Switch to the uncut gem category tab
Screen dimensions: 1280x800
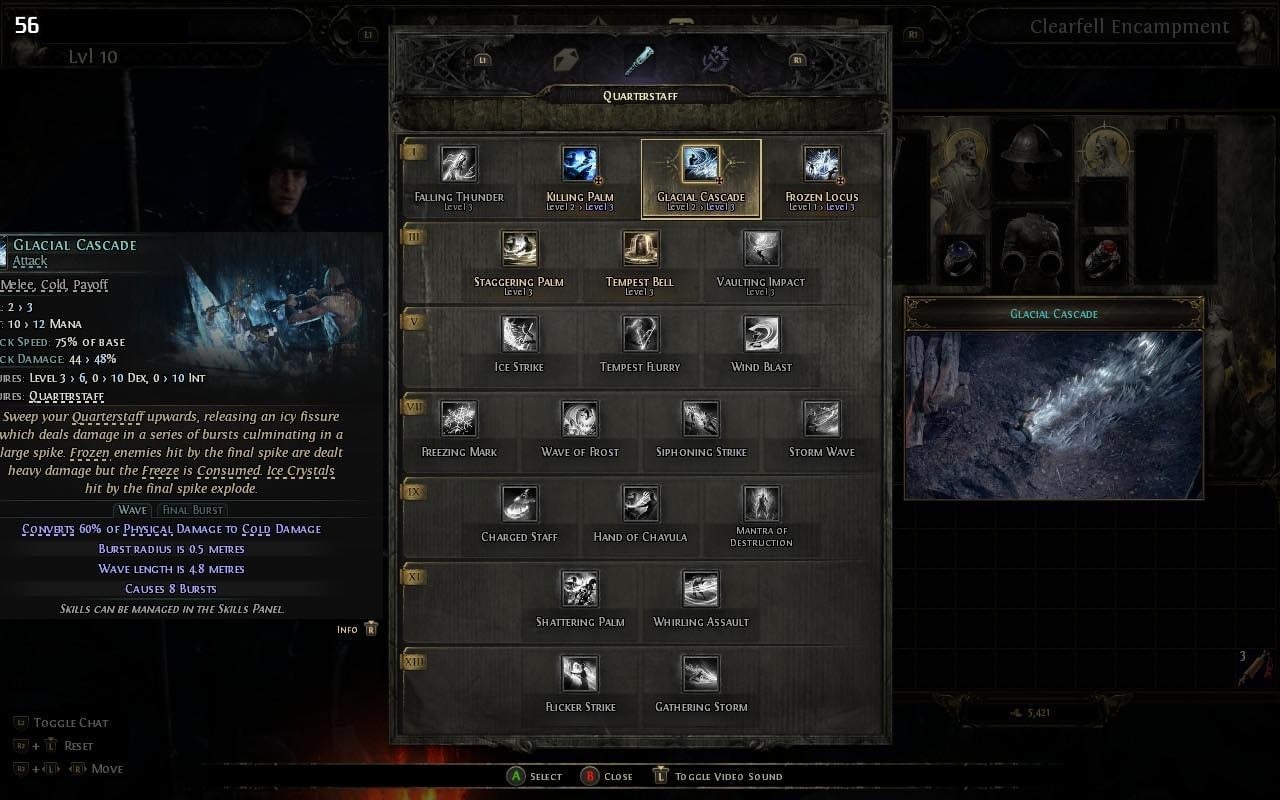[568, 58]
